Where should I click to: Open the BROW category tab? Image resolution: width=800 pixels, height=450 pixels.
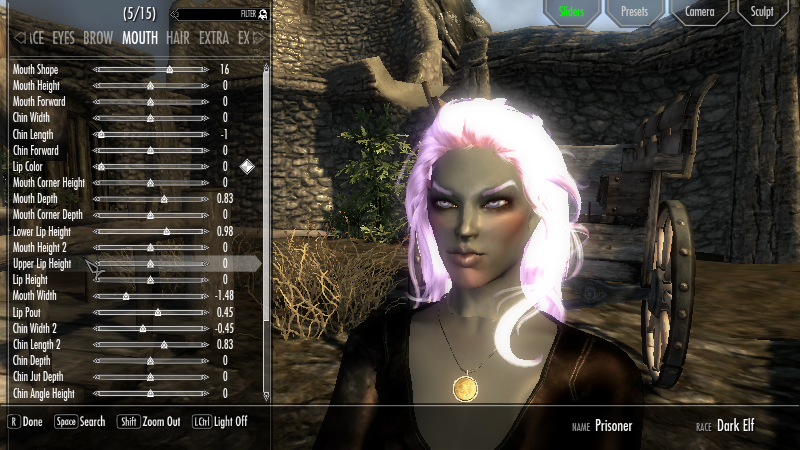click(98, 38)
